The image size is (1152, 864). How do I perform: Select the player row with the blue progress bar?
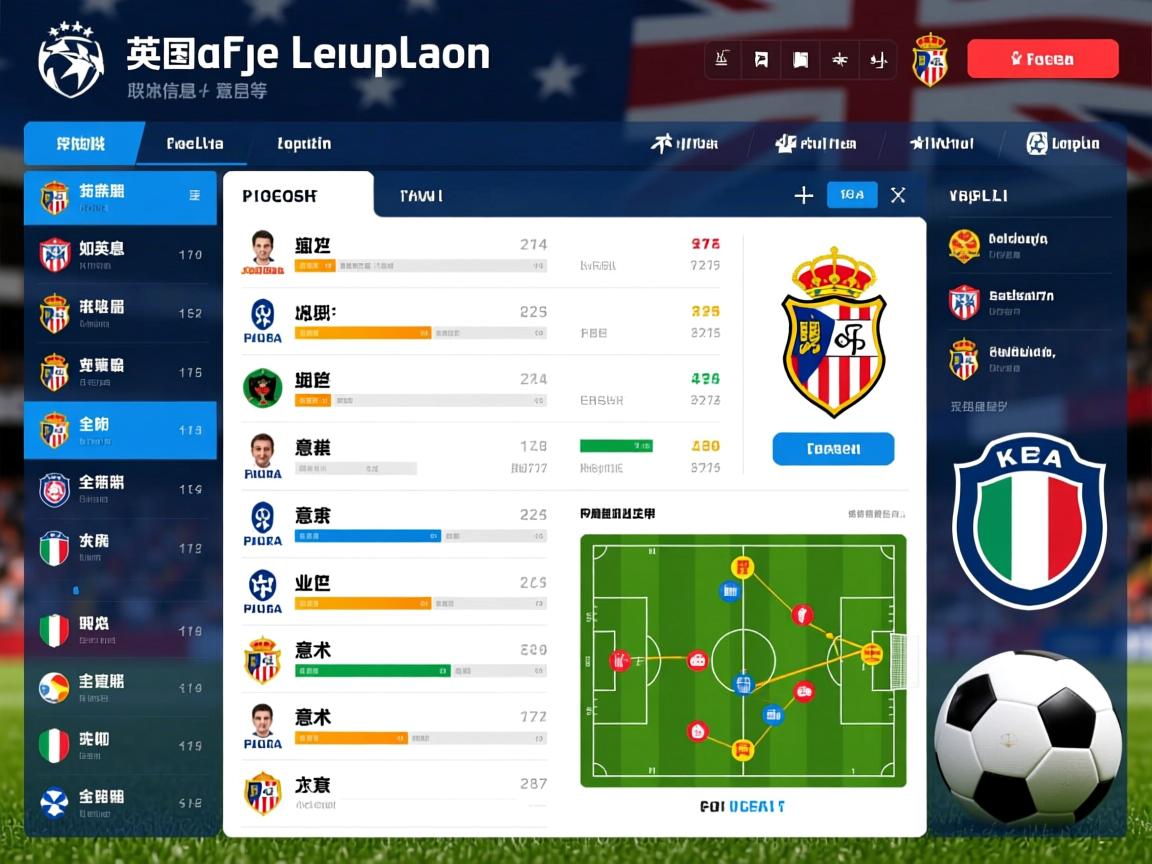(395, 525)
